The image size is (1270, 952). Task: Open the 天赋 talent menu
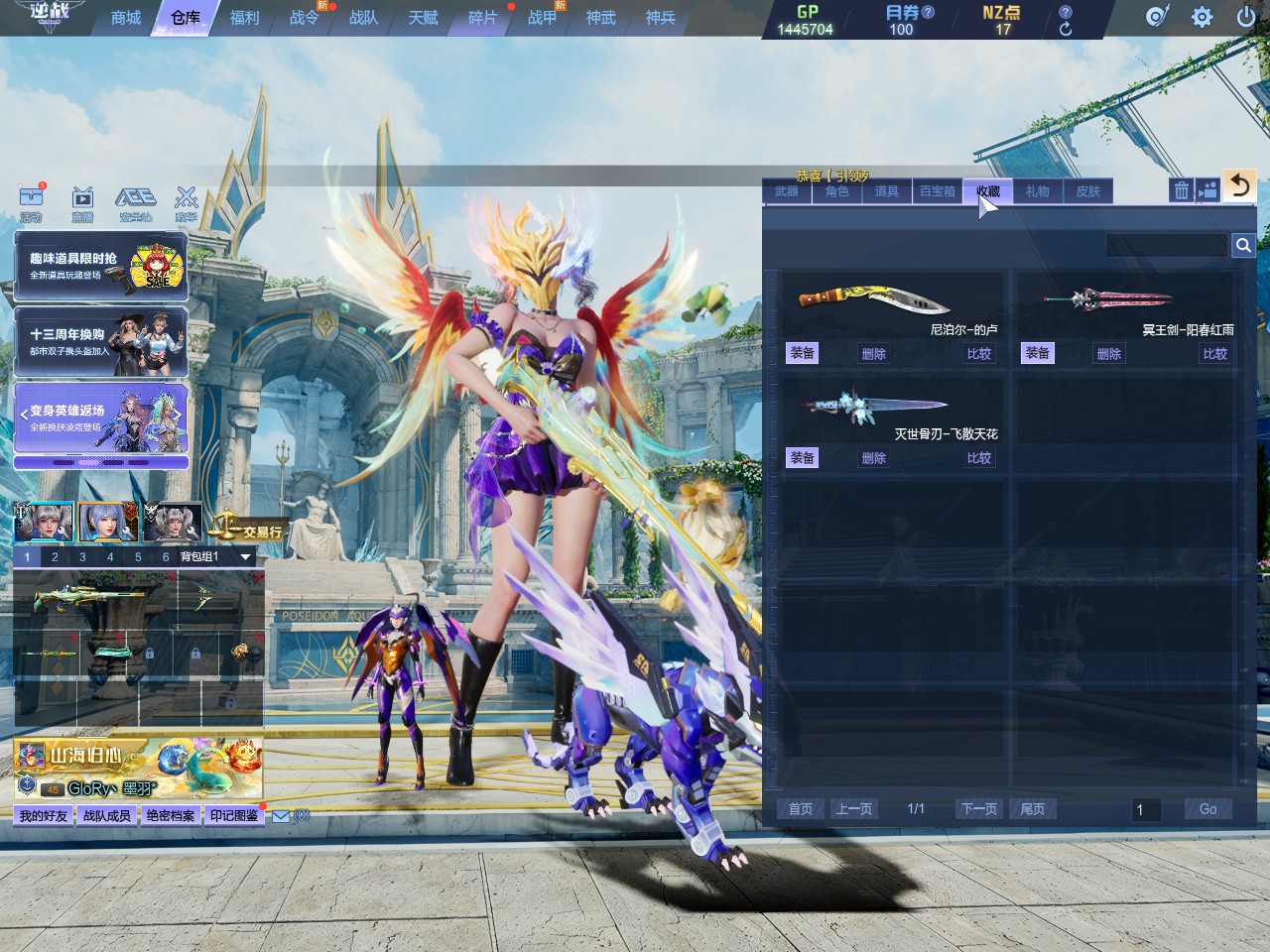423,18
